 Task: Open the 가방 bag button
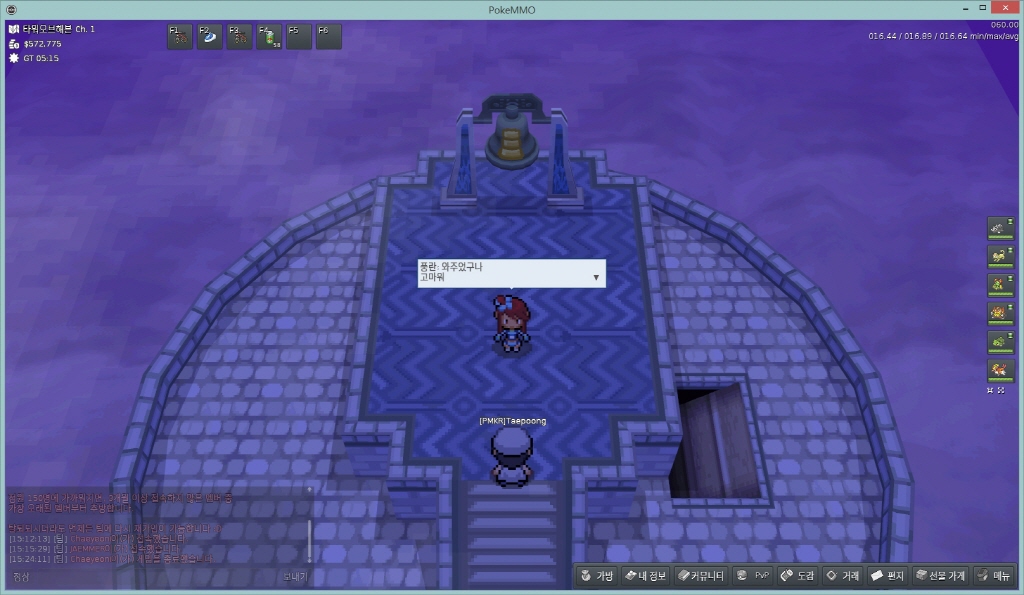pyautogui.click(x=596, y=576)
